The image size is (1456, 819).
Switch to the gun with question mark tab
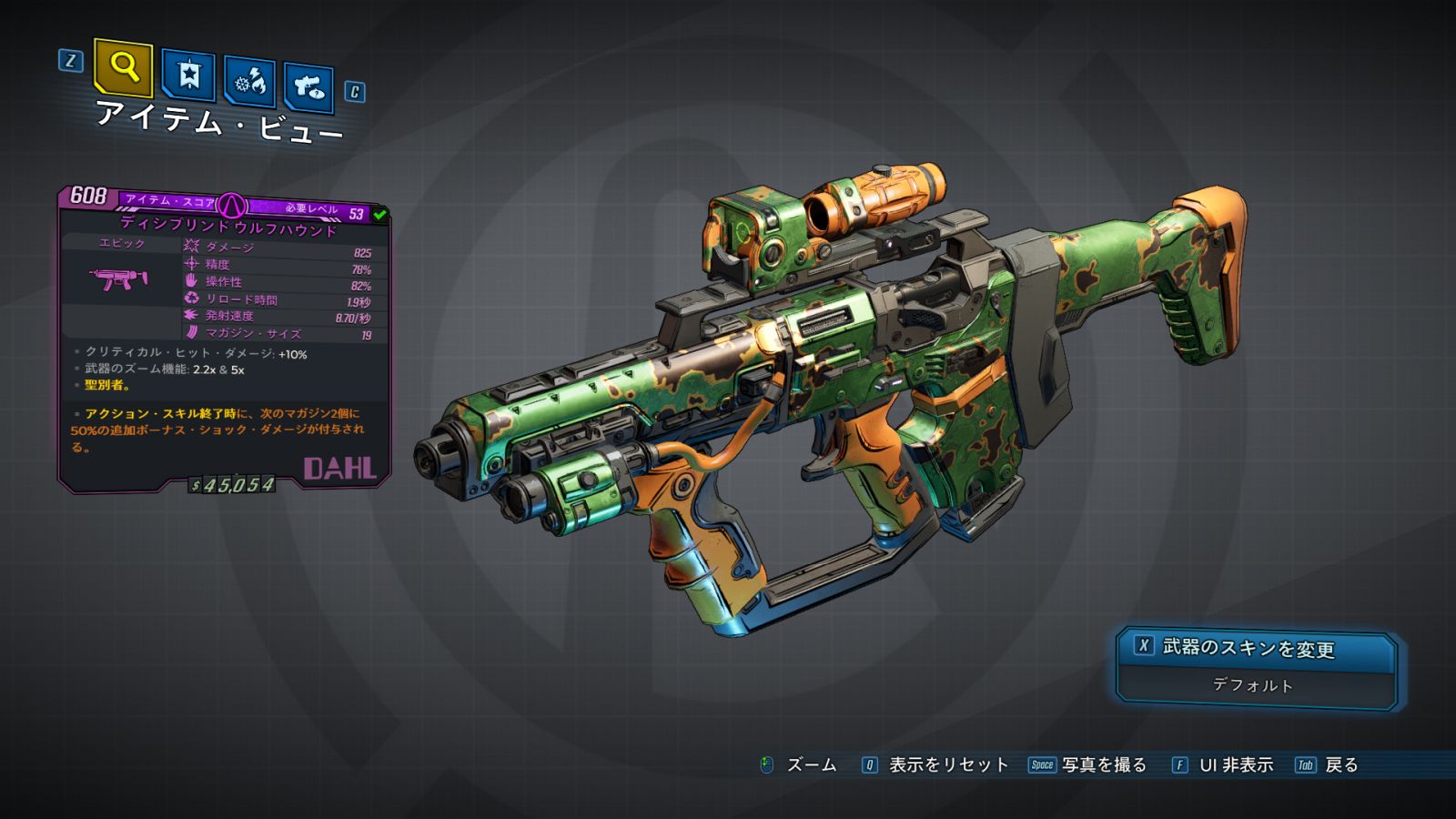coord(308,87)
